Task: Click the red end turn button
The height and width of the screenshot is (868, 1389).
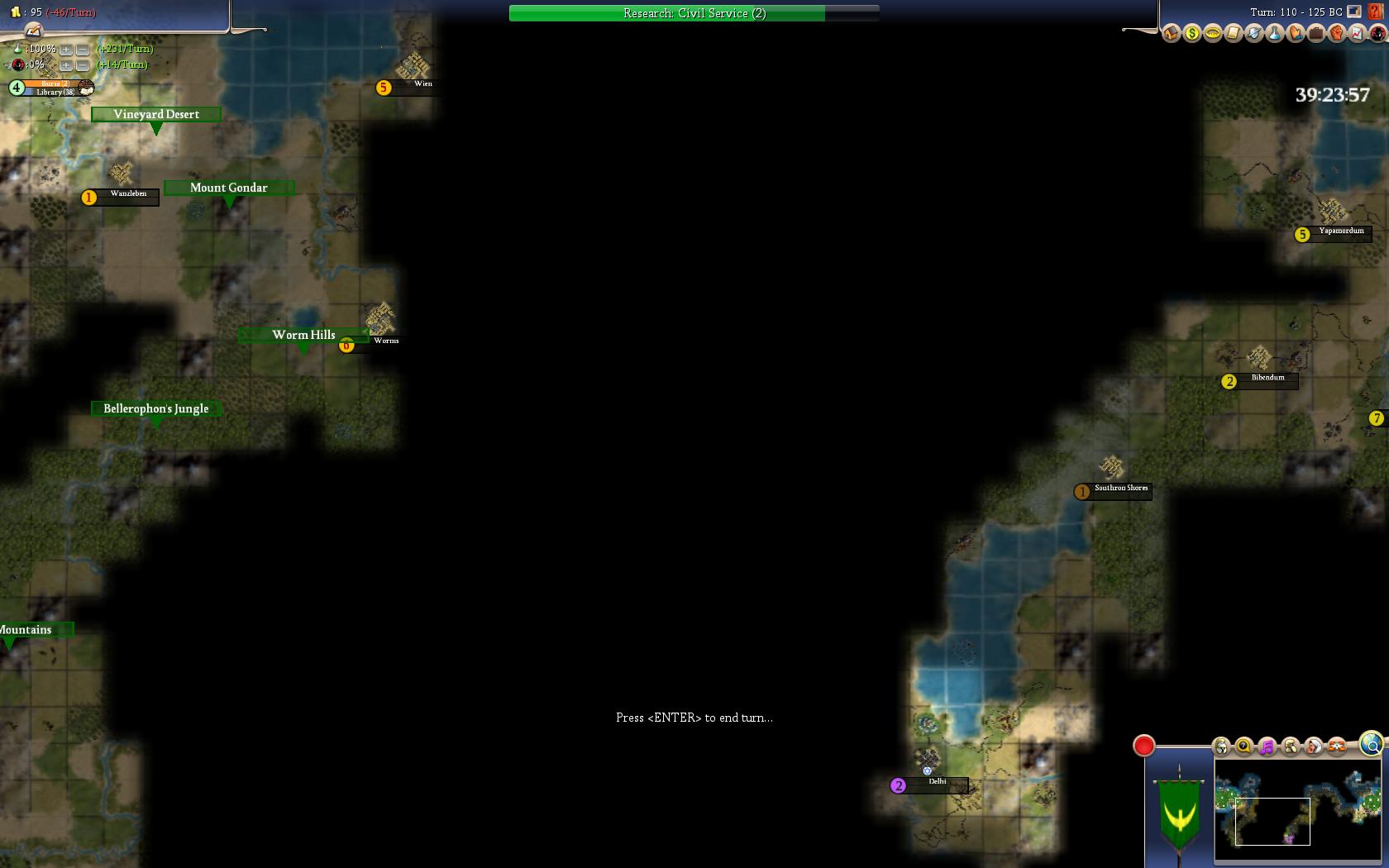Action: coord(1143,746)
